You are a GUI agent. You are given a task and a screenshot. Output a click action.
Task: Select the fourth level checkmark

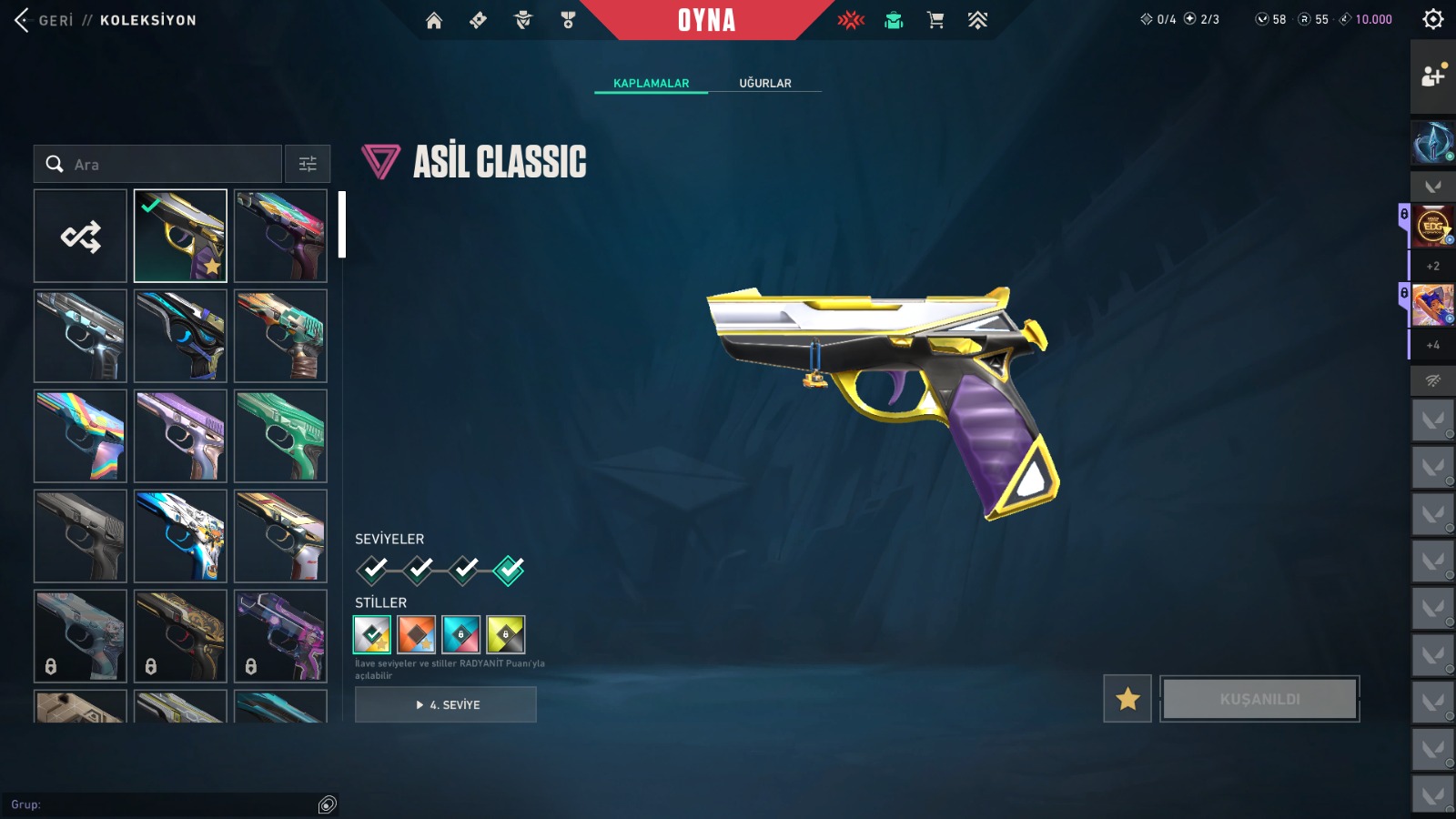point(509,570)
